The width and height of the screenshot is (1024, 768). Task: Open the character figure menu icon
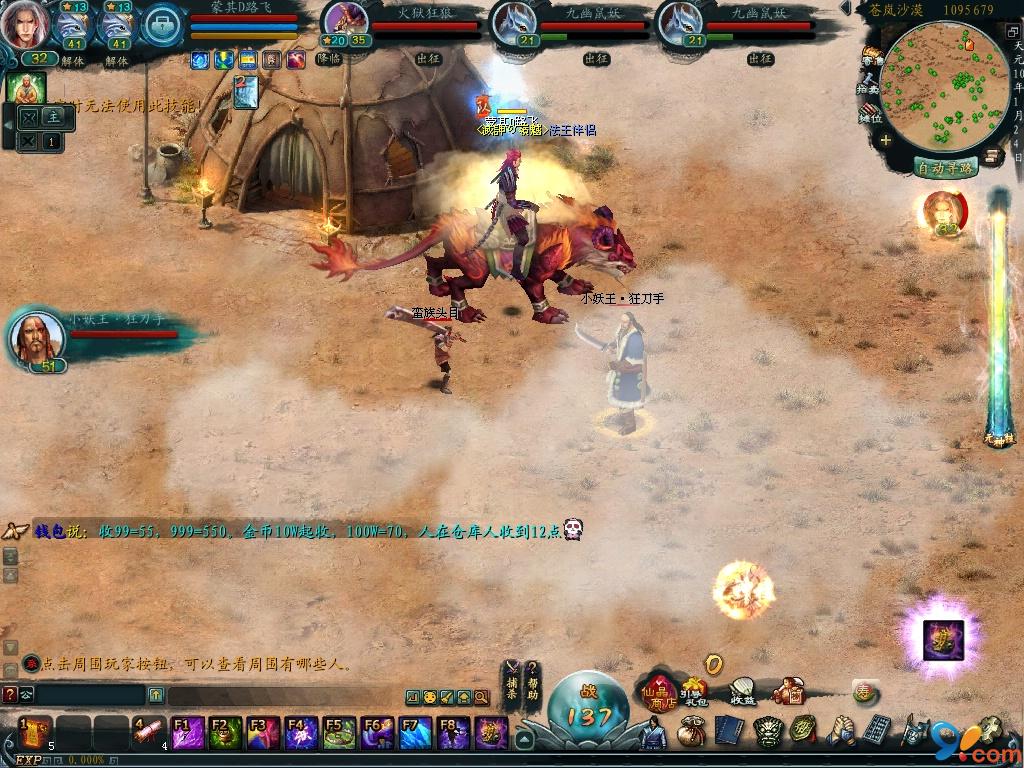(653, 735)
